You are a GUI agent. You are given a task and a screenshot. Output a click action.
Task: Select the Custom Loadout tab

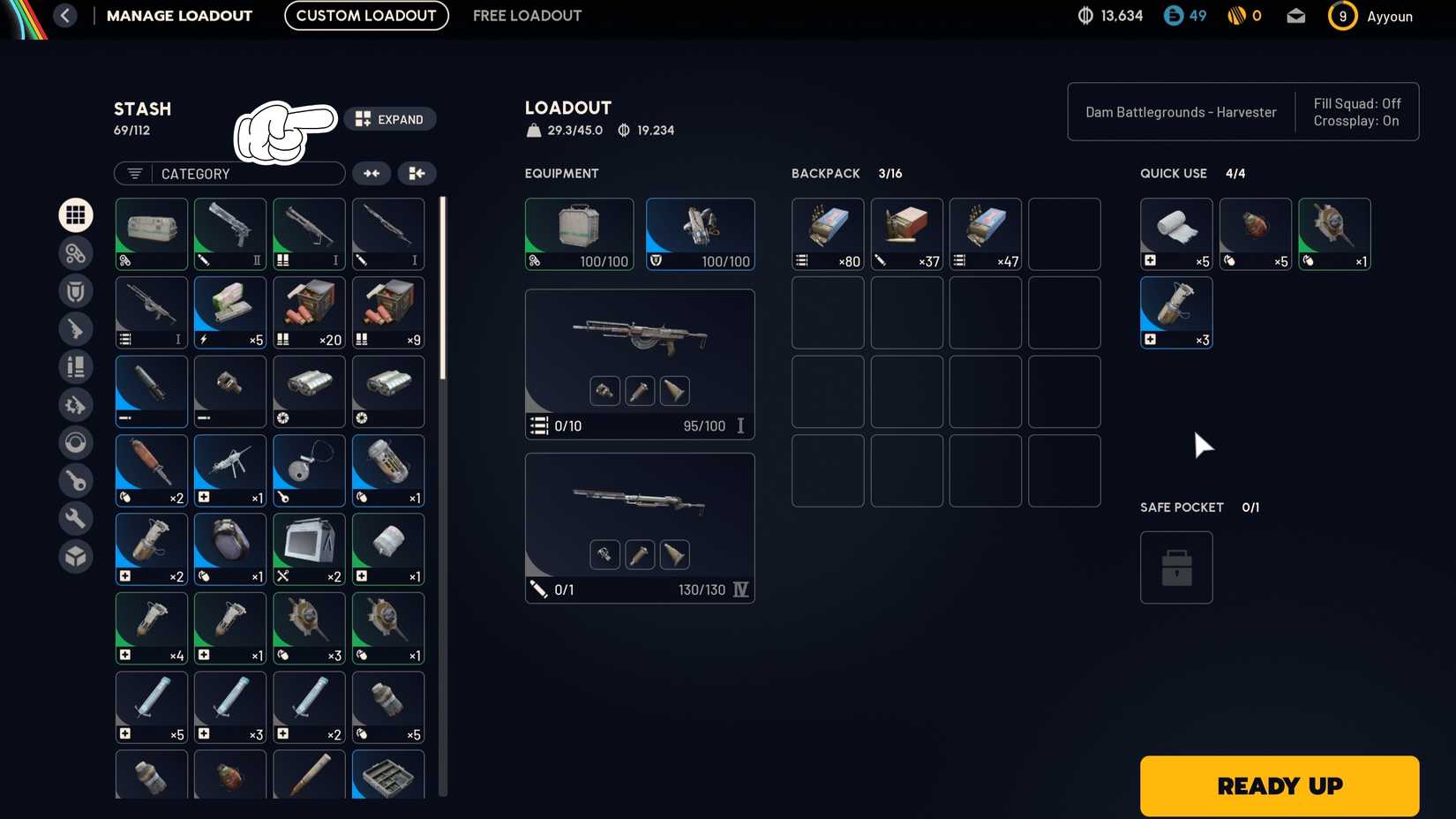tap(365, 15)
